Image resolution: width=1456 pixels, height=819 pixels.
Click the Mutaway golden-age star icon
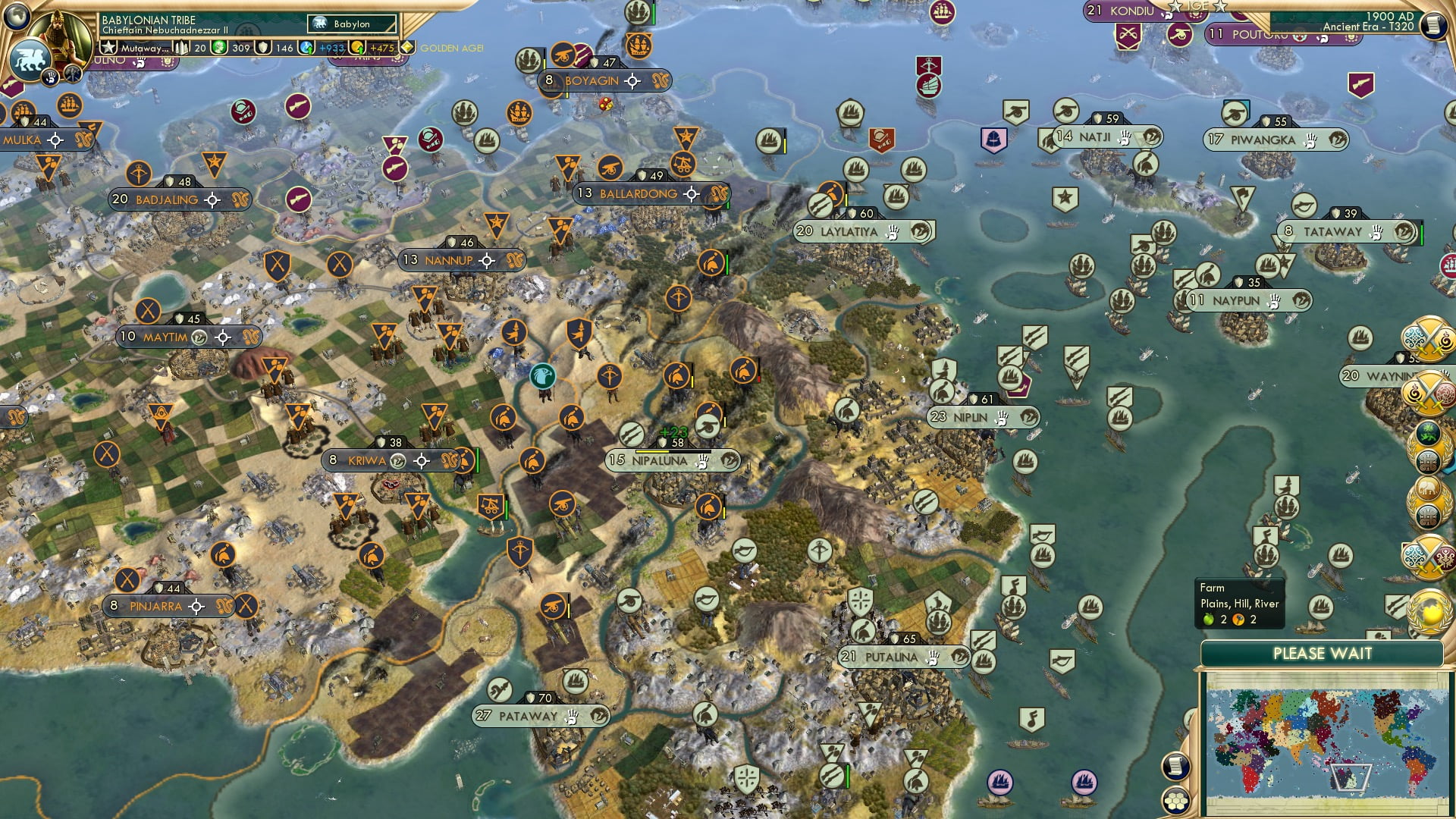[x=108, y=48]
